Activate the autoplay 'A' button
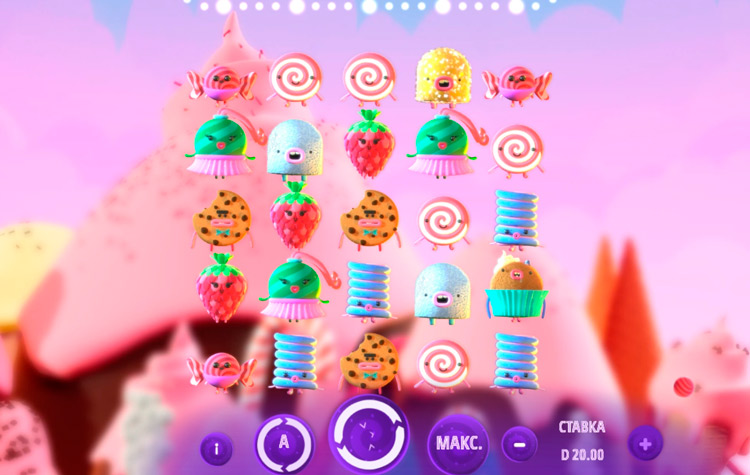This screenshot has width=750, height=475. [x=284, y=443]
